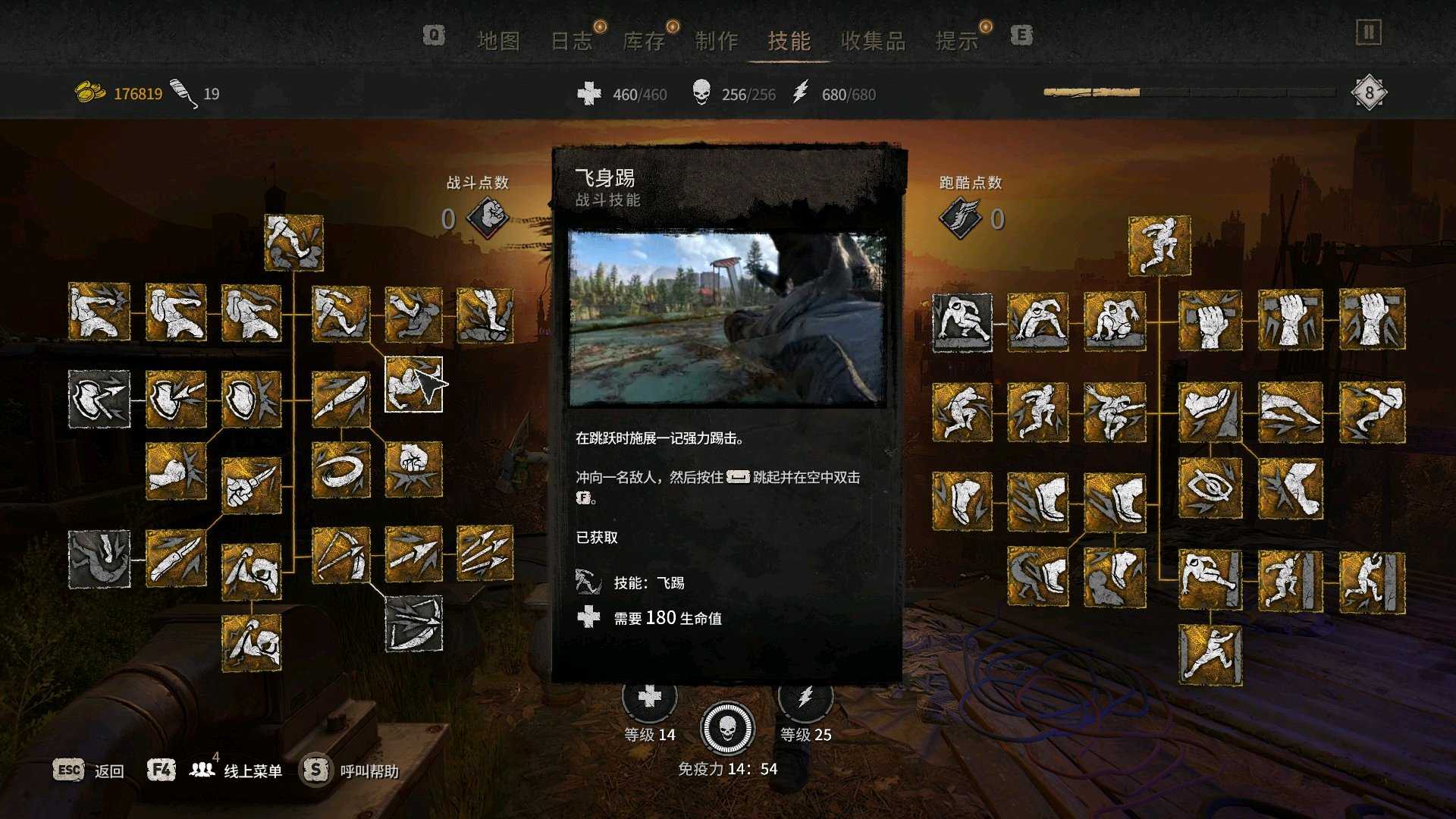Switch to the 收集品 tab
The height and width of the screenshot is (819, 1456).
pos(873,41)
